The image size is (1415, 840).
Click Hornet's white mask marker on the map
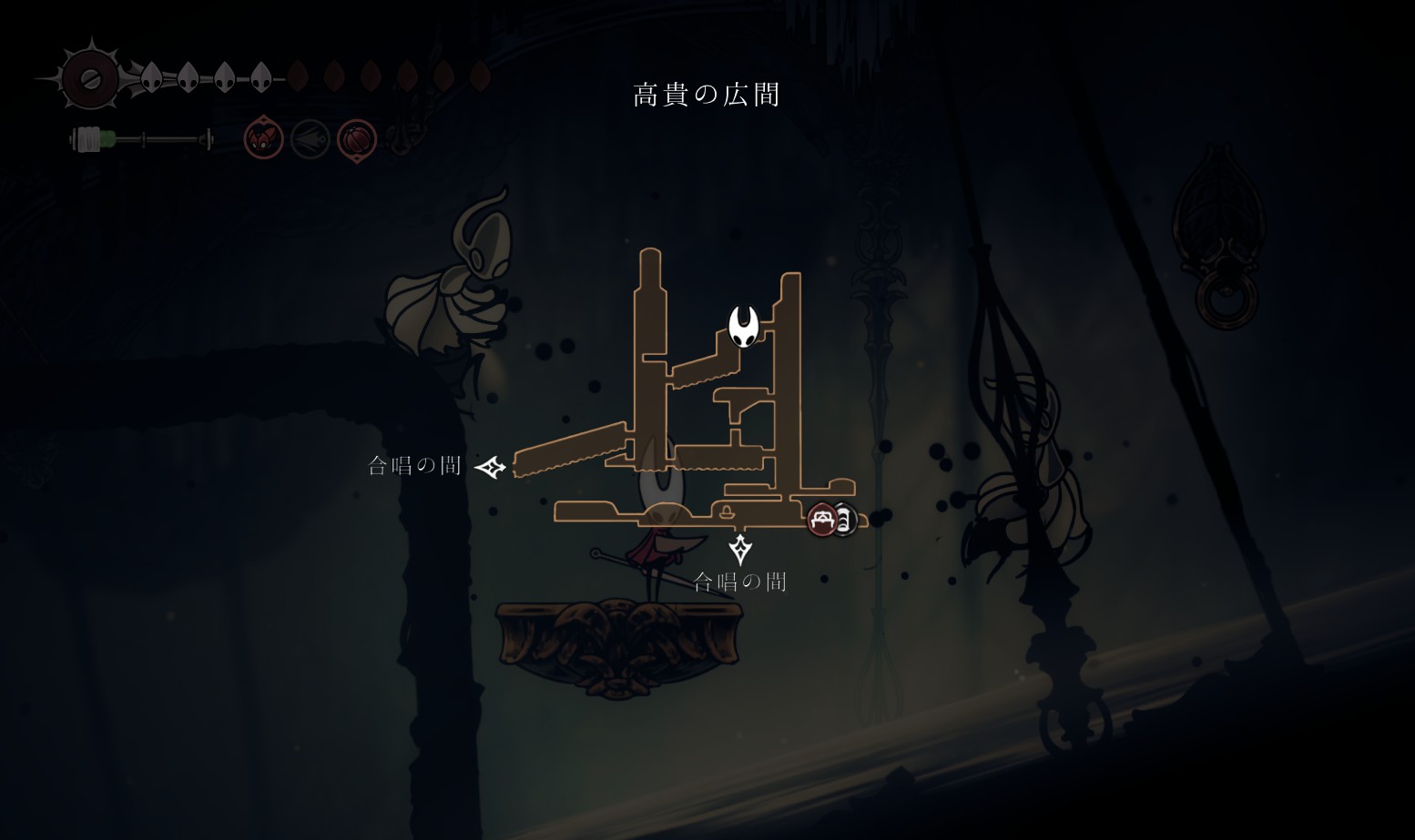click(744, 326)
